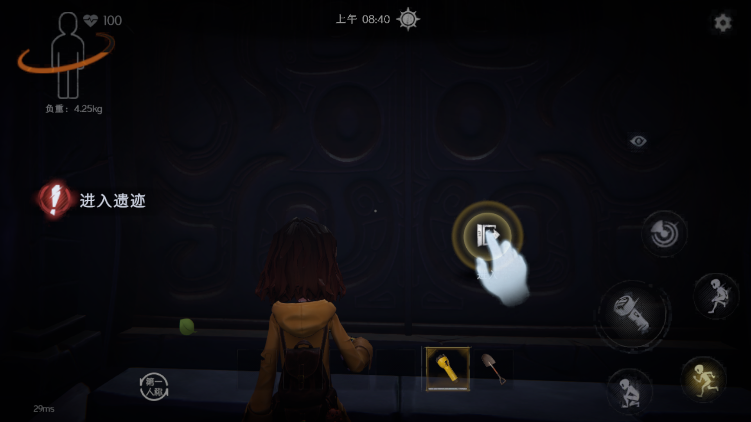This screenshot has width=751, height=422.
Task: Tap the door interaction button
Action: (487, 236)
